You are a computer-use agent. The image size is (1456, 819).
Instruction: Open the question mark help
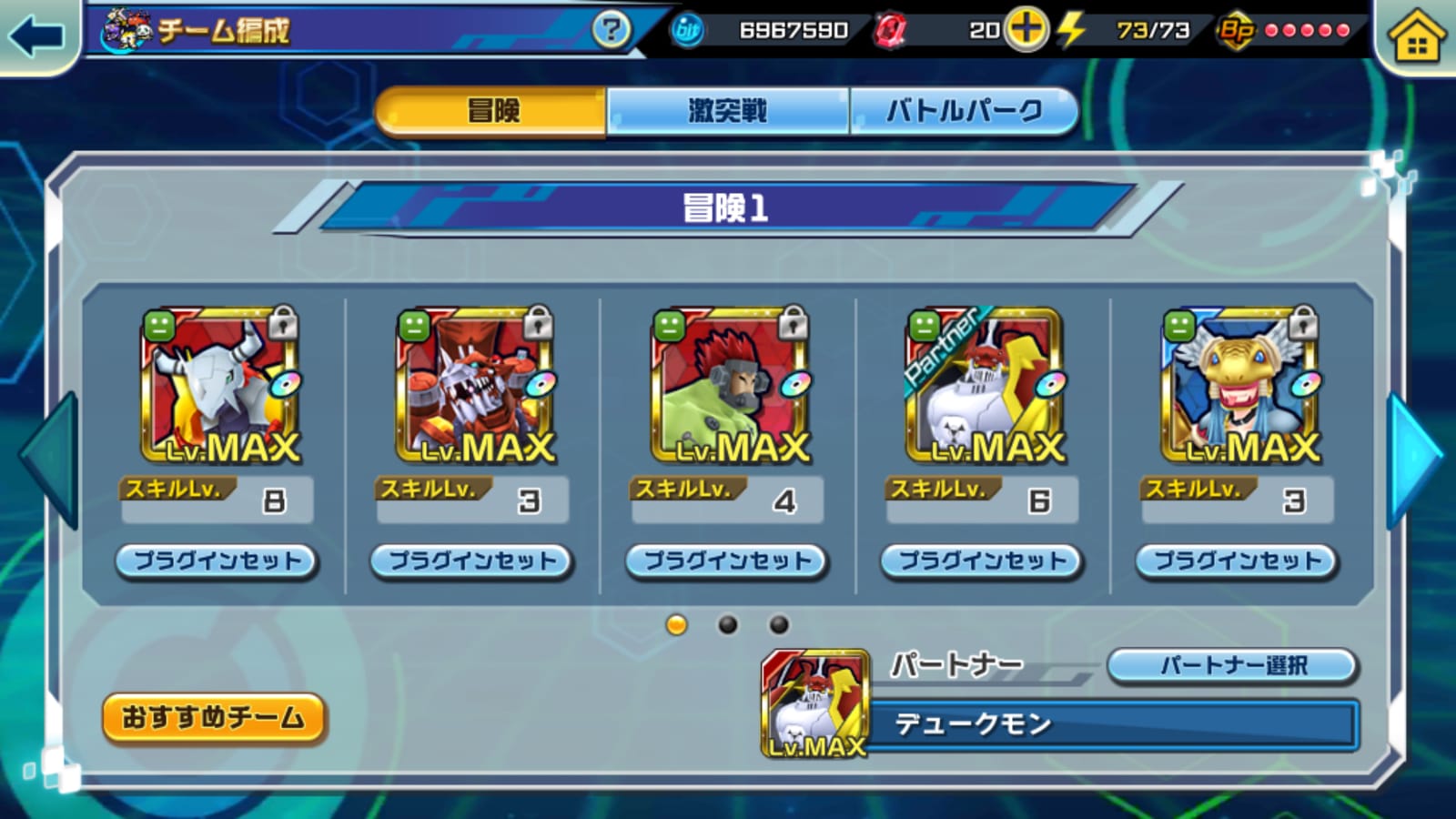pos(611,31)
